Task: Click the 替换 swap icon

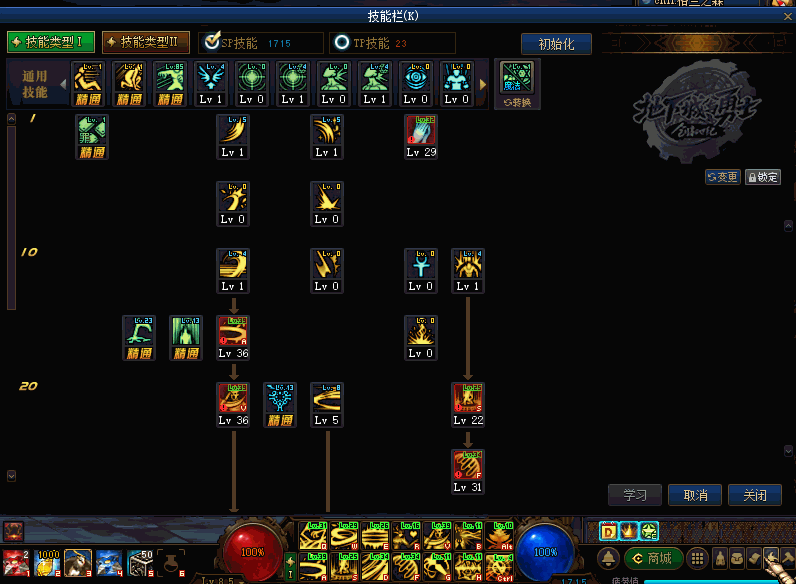Action: coord(517,84)
